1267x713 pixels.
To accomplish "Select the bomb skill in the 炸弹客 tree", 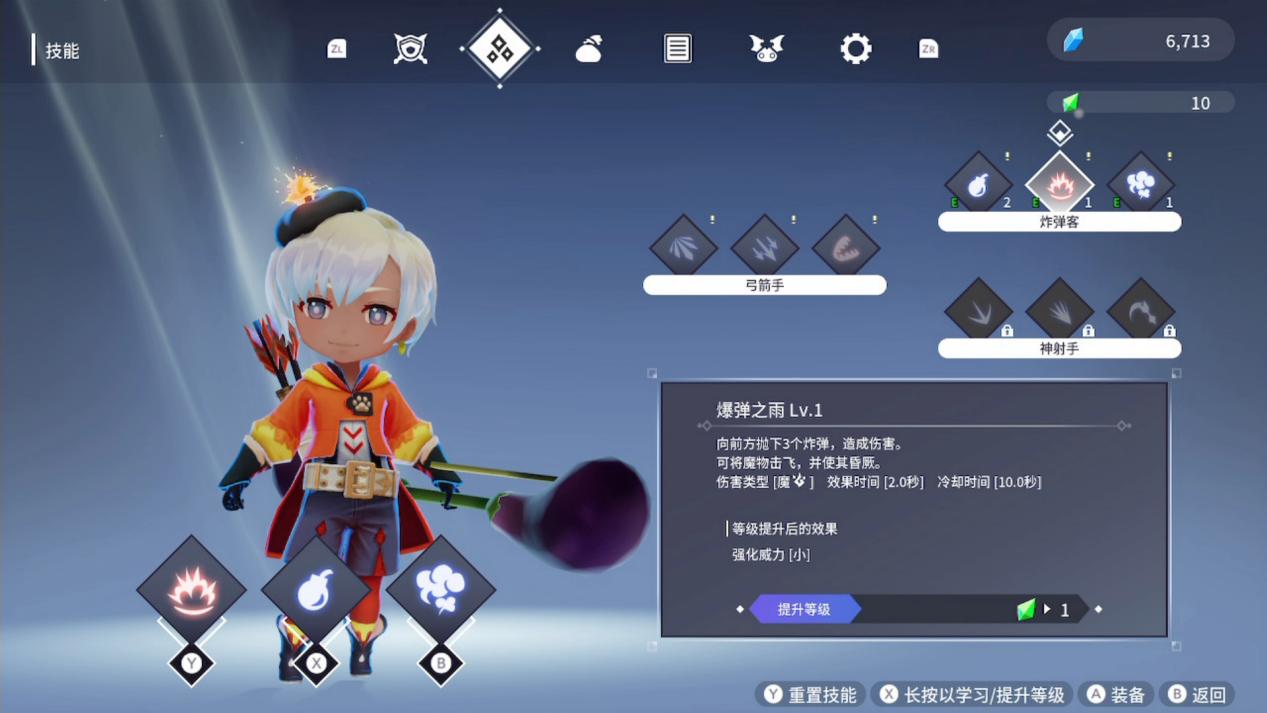I will pyautogui.click(x=978, y=184).
